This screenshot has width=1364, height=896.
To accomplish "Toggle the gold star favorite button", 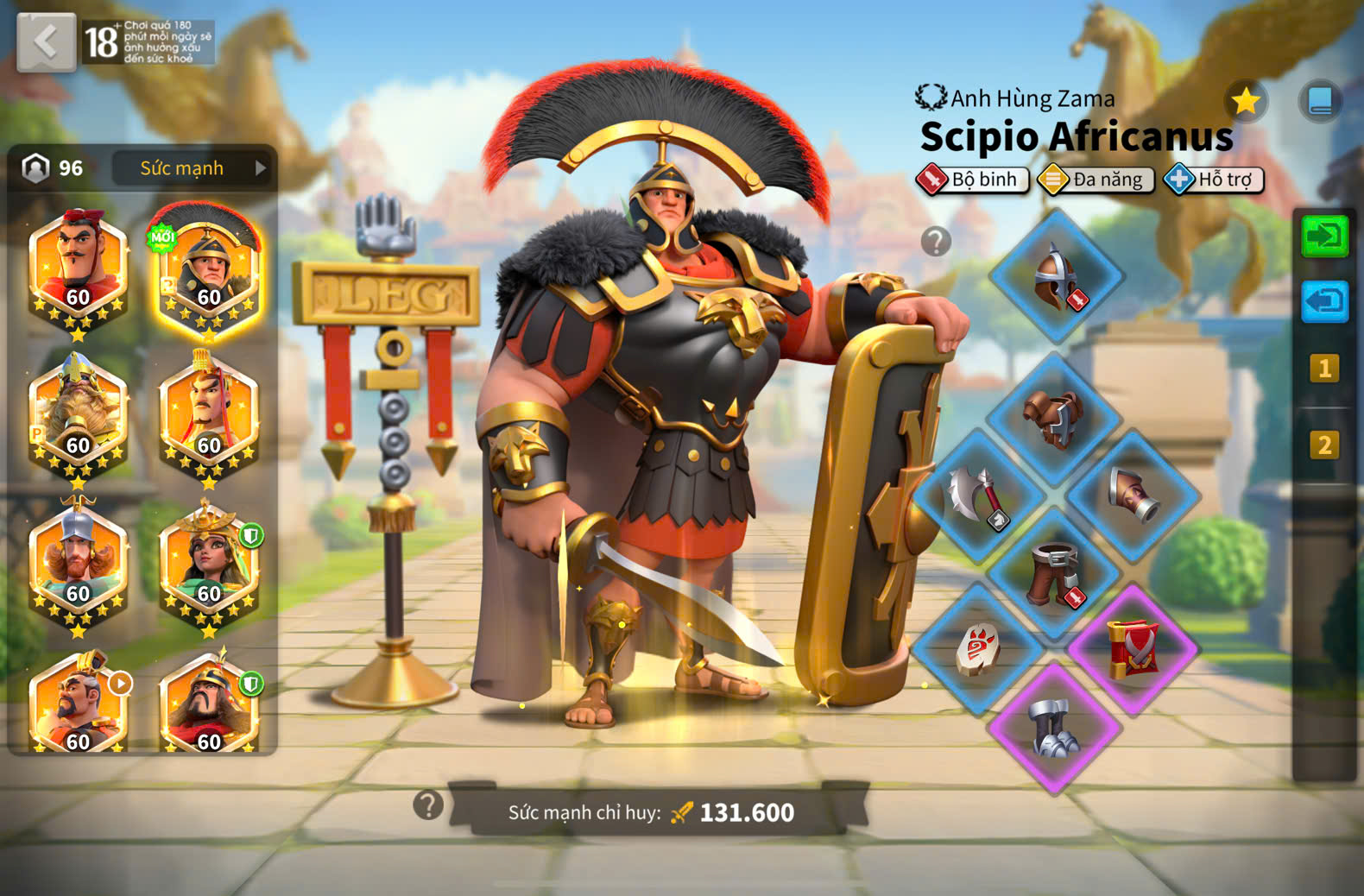I will point(1246,102).
